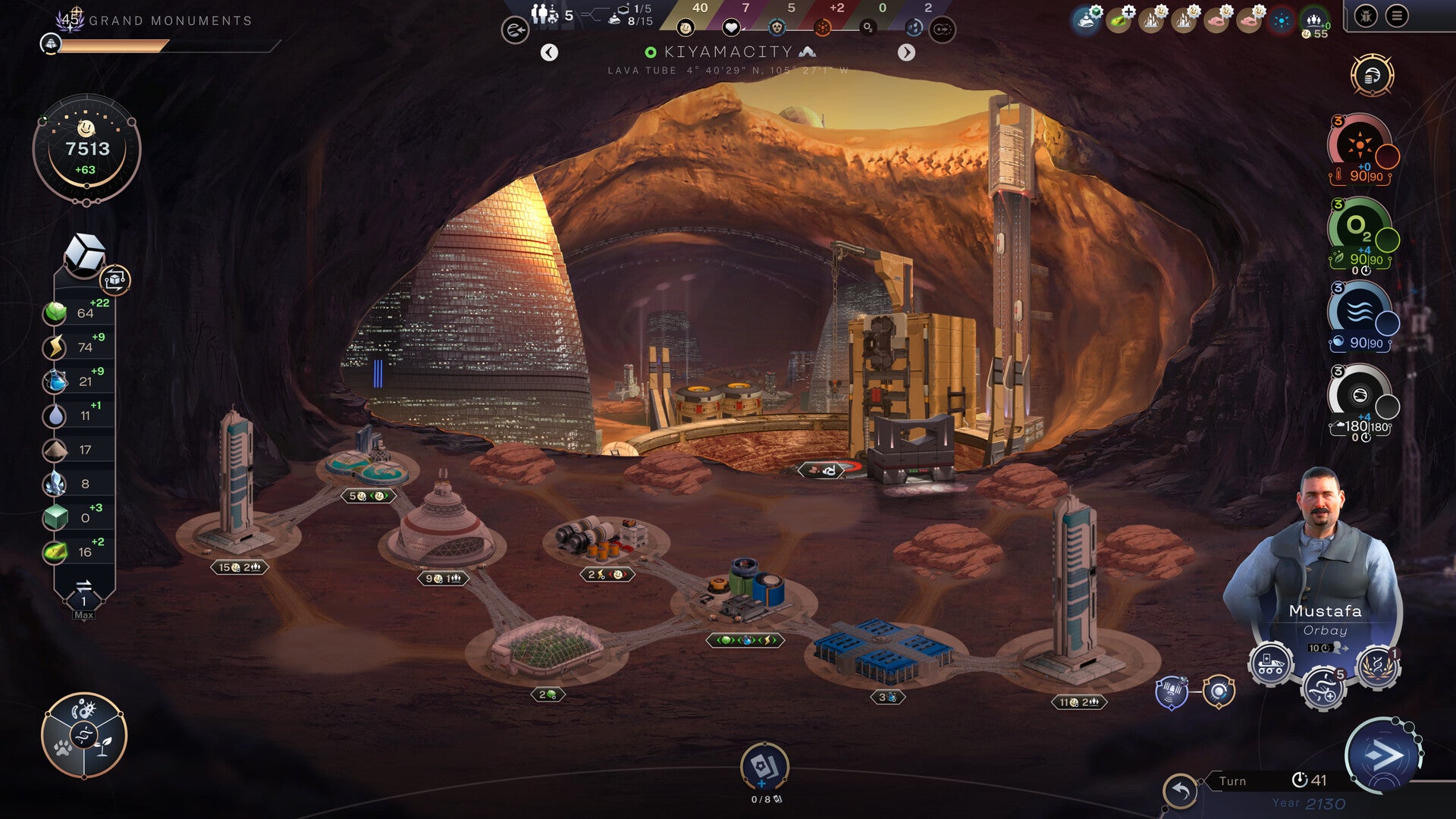
Task: Undo the last action
Action: pos(1181,792)
